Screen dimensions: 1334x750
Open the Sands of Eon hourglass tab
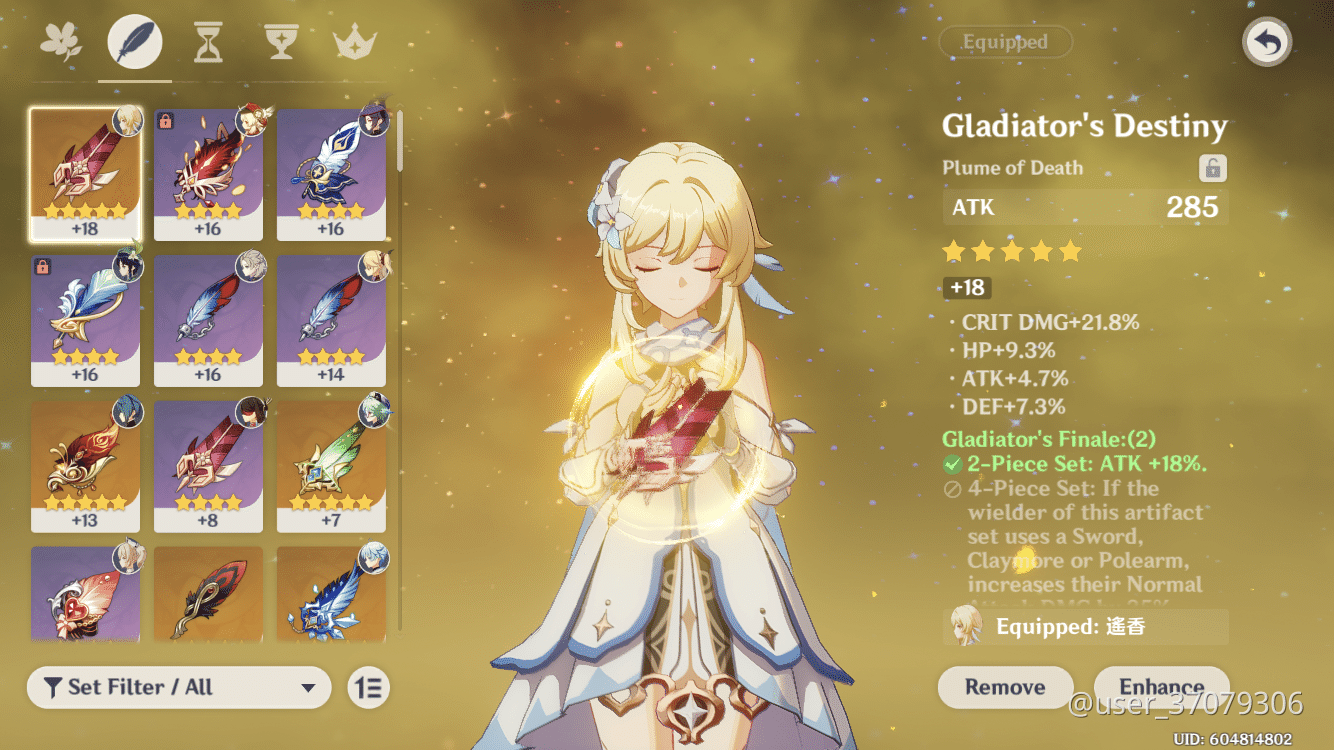207,40
